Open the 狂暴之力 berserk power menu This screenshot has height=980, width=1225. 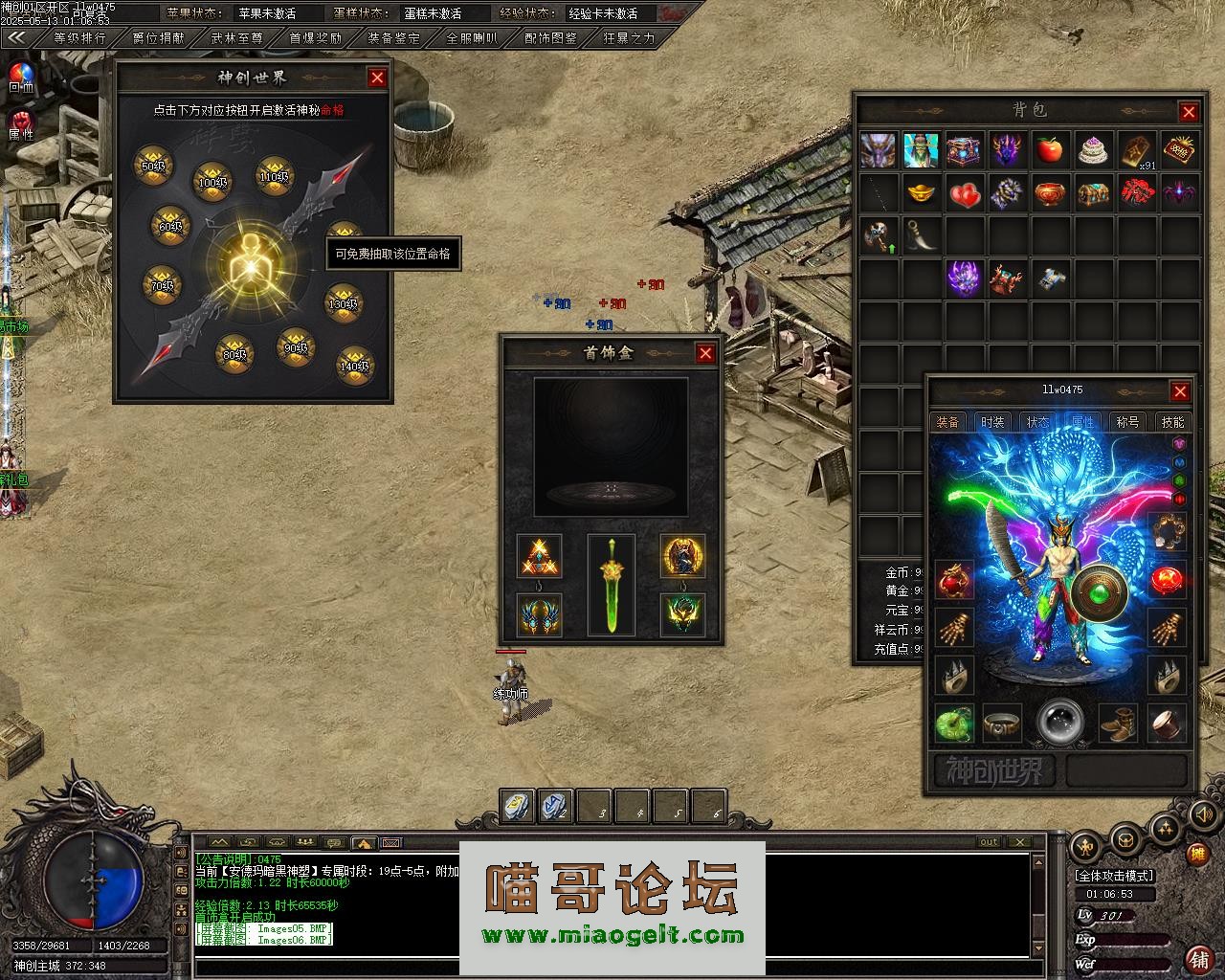[x=629, y=39]
